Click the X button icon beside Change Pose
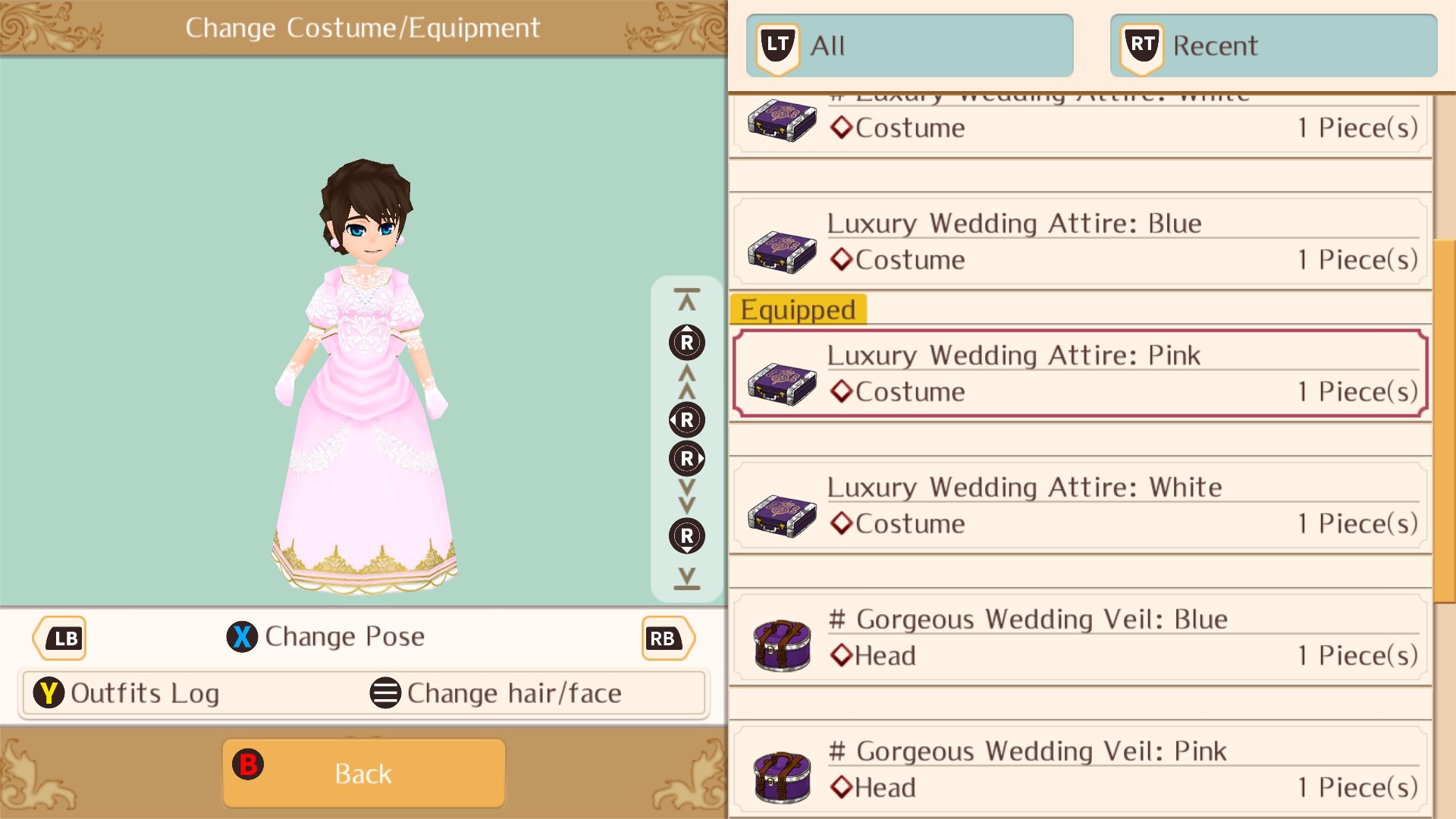 242,637
